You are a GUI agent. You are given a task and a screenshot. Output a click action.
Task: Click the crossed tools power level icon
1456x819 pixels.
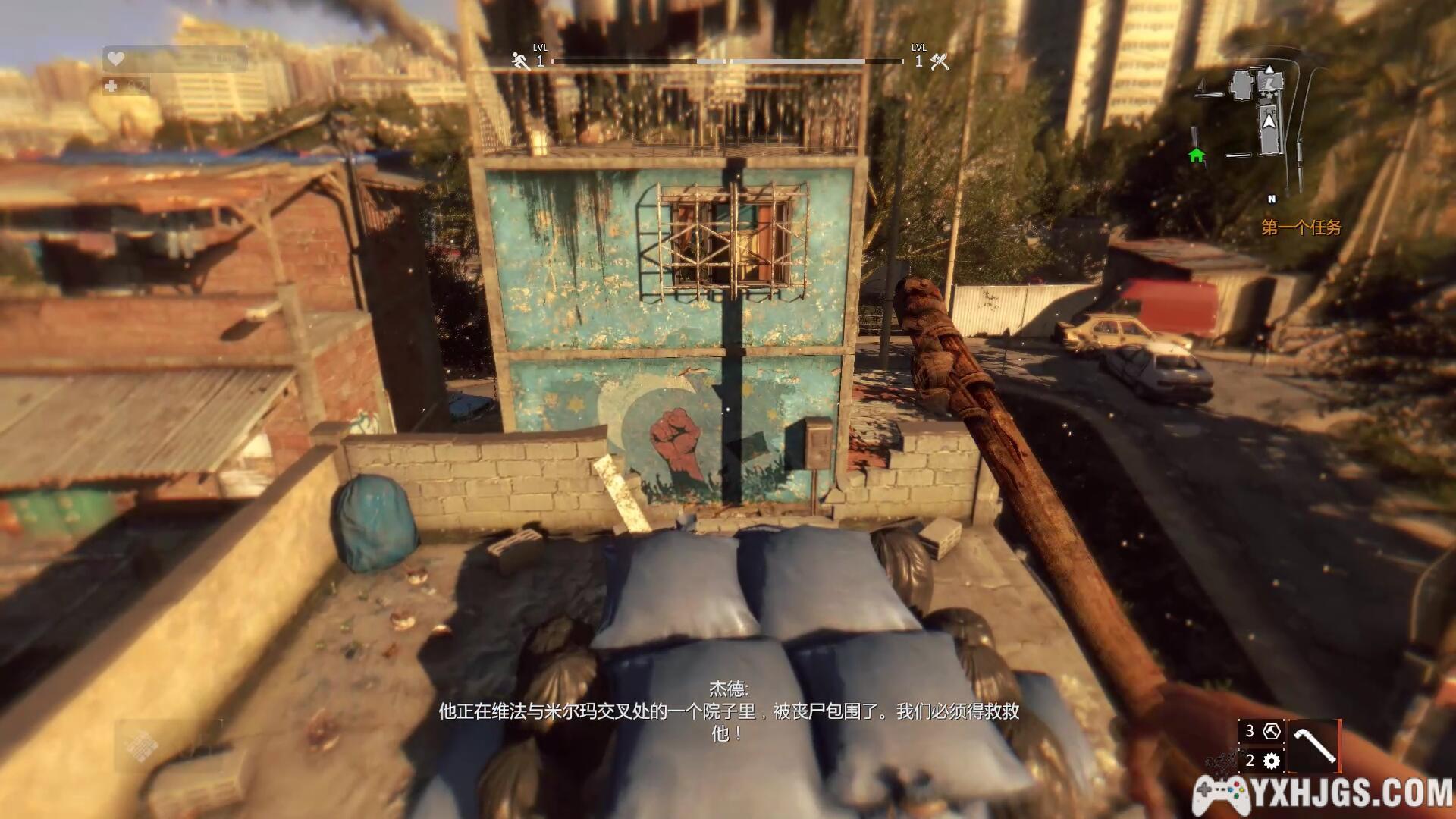(x=940, y=61)
